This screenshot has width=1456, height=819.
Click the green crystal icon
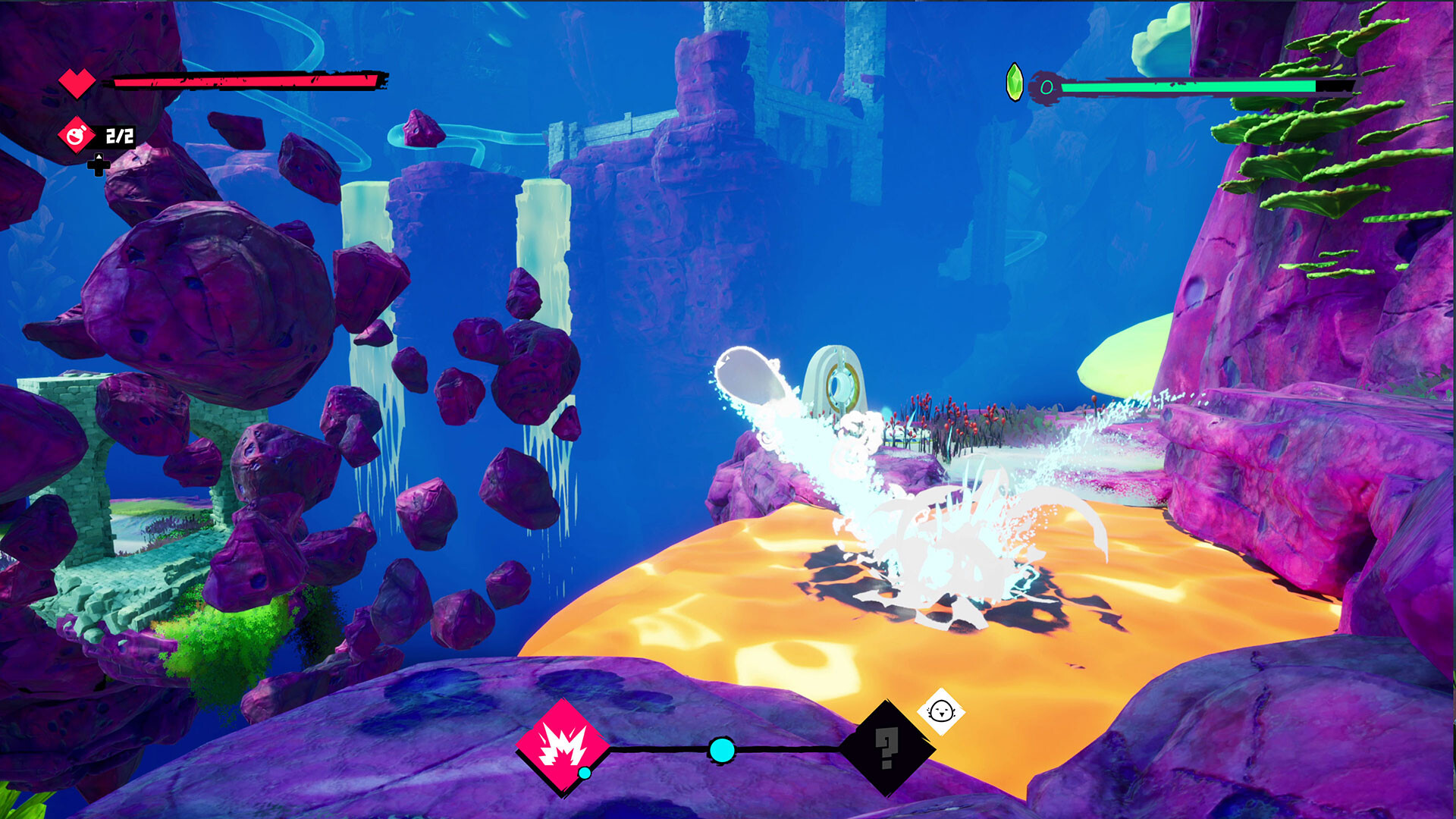1014,83
